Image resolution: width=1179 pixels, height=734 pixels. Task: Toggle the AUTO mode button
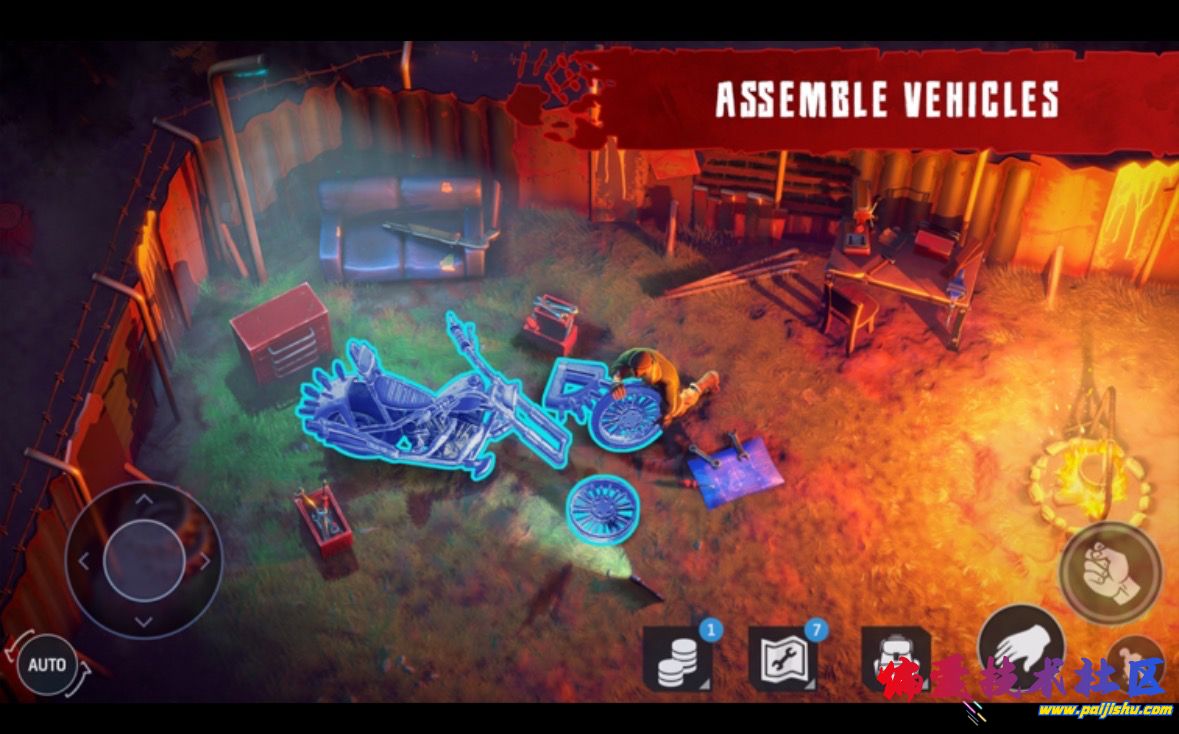point(47,664)
